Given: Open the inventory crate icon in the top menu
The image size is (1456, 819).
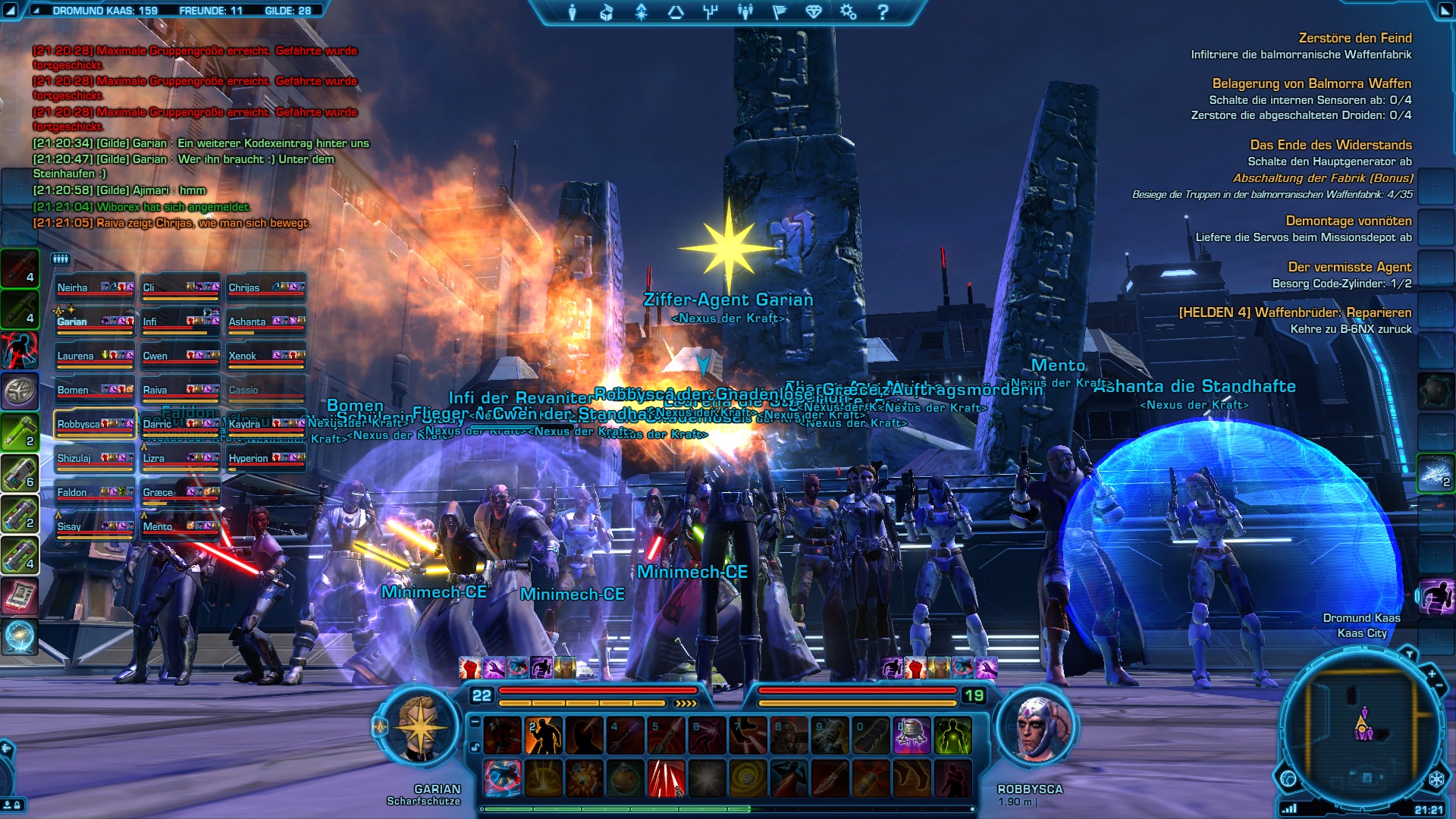Looking at the screenshot, I should coord(607,12).
